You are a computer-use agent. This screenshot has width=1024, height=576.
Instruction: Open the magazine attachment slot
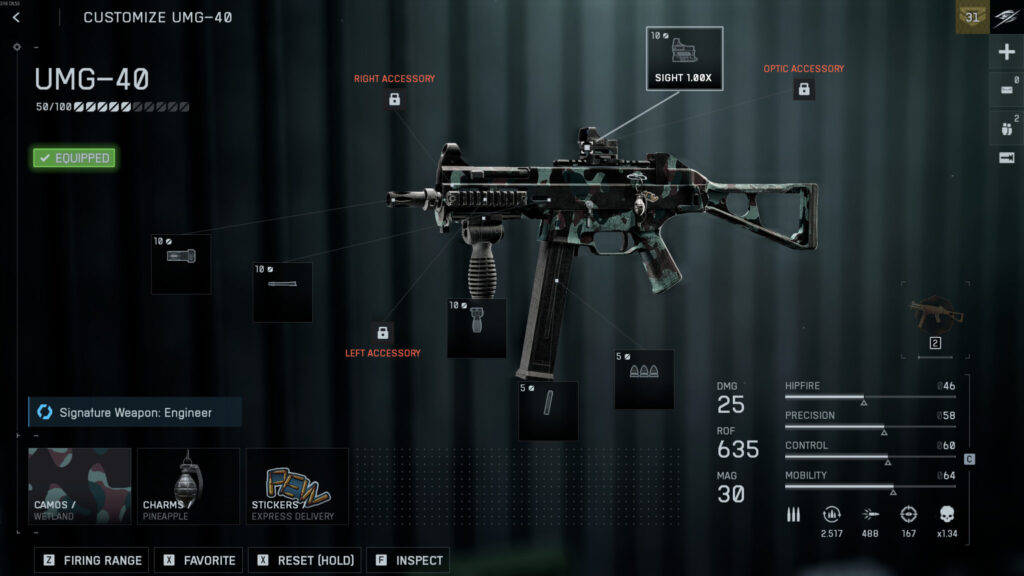pyautogui.click(x=548, y=410)
